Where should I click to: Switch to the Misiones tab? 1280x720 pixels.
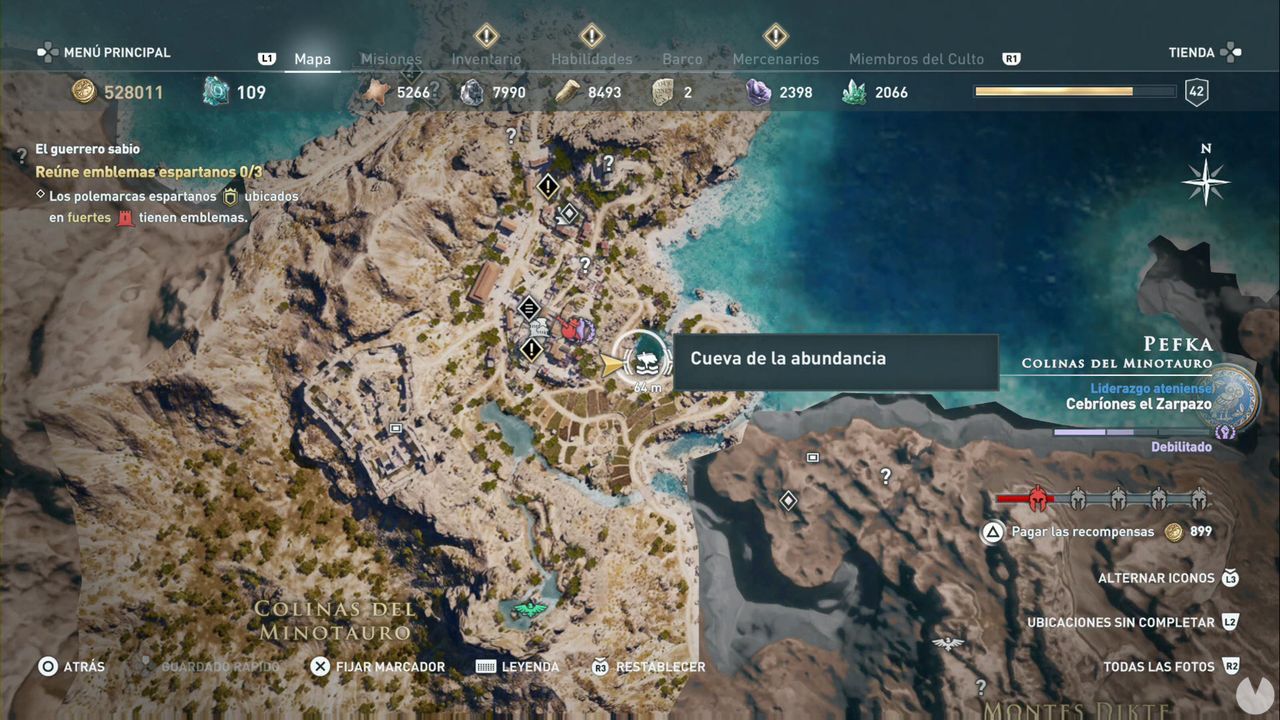pos(391,59)
